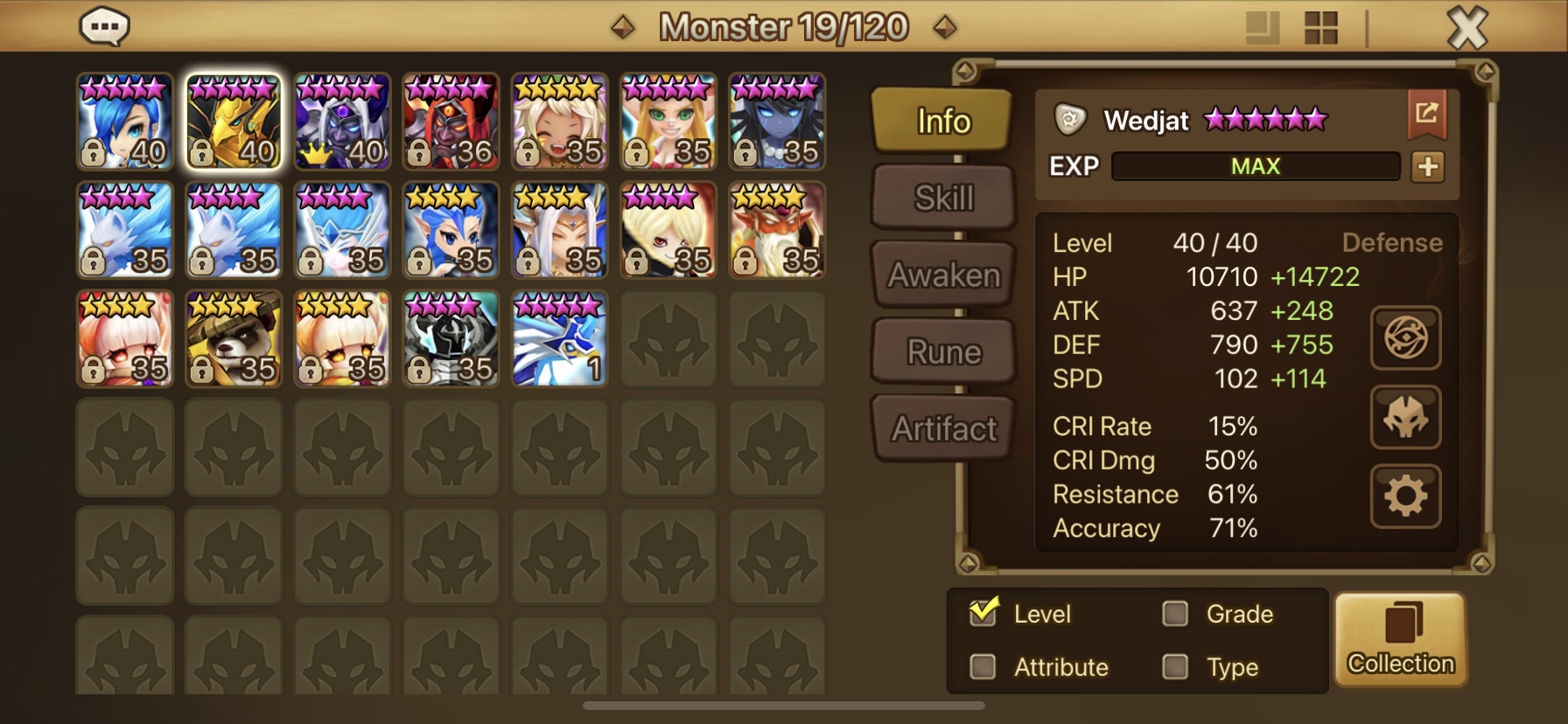Open the monster mask icon panel
The image size is (1568, 724).
click(x=1405, y=417)
